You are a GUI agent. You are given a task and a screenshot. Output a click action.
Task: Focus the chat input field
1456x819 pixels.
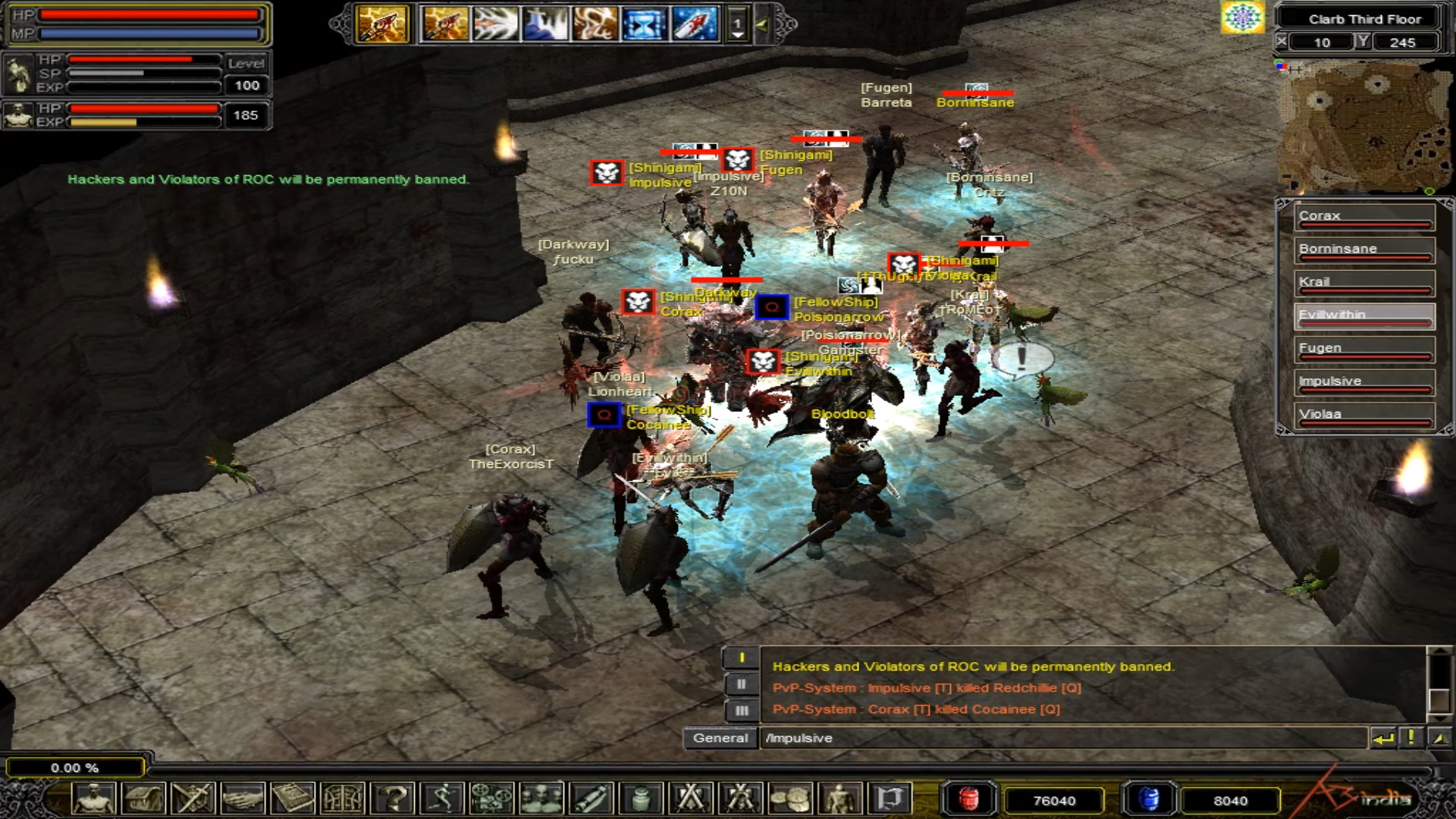[1062, 738]
